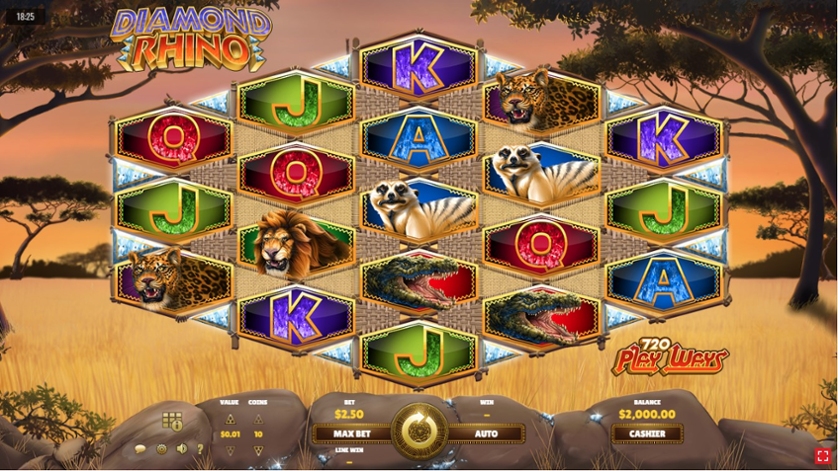Raise the number of coins with up arrow

click(258, 420)
